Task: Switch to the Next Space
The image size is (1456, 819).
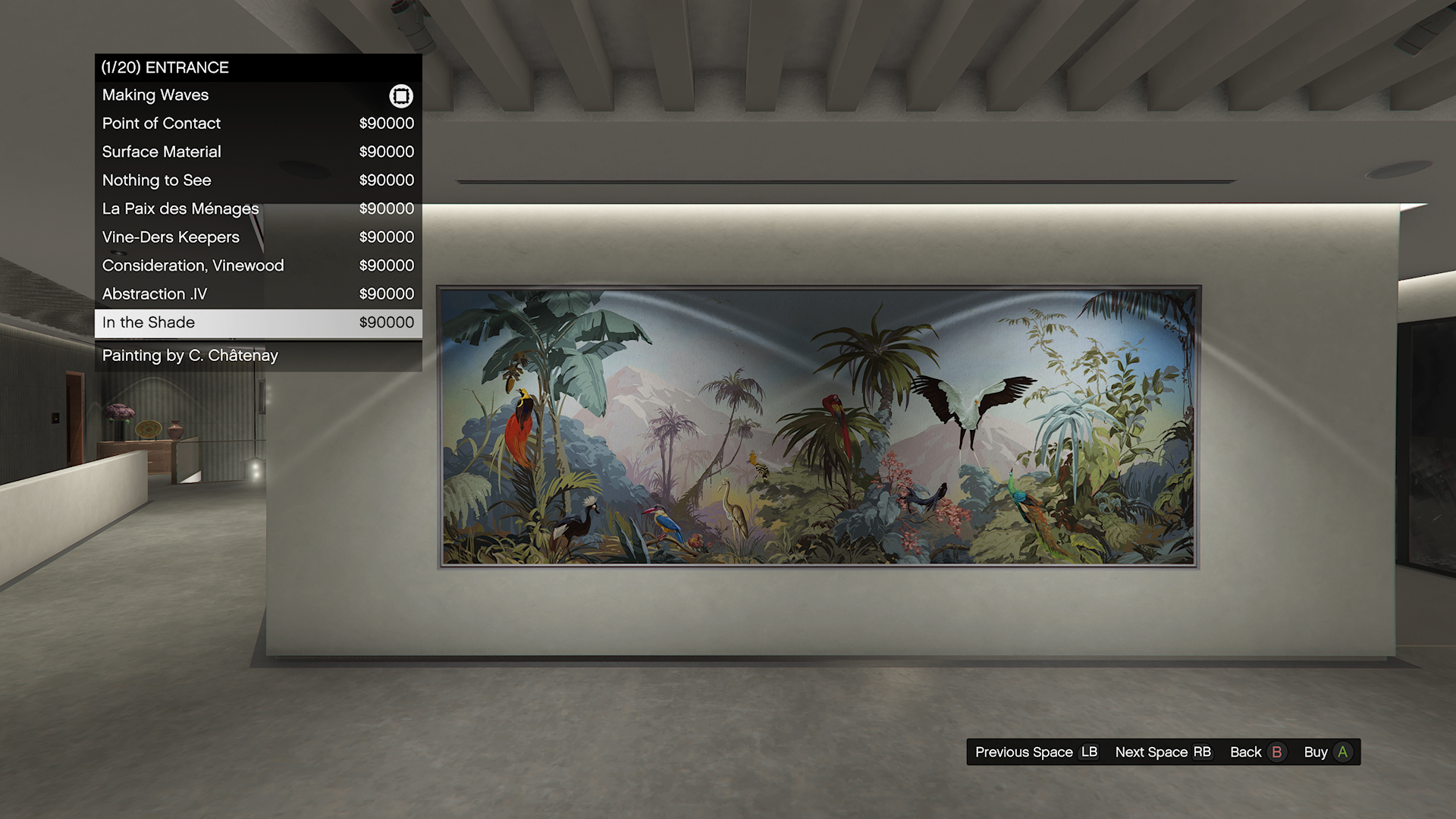Action: click(1163, 752)
